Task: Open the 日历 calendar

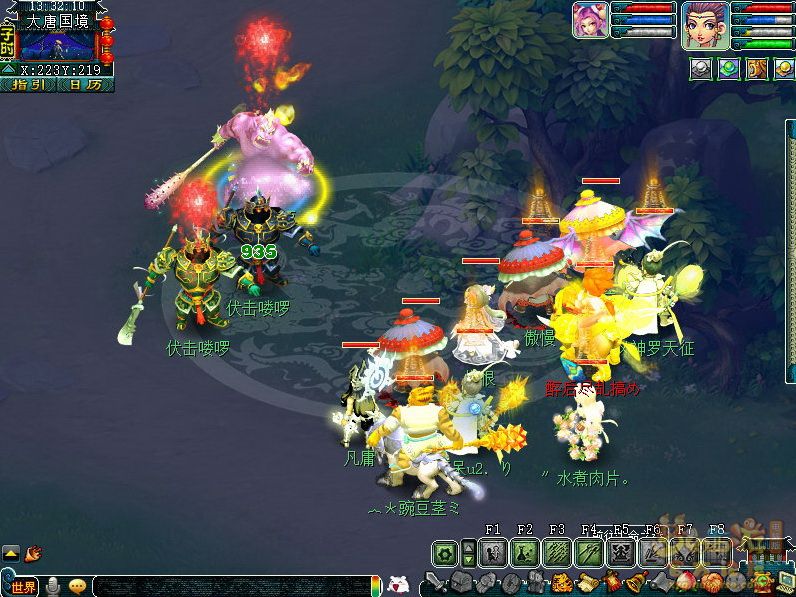Action: (85, 85)
